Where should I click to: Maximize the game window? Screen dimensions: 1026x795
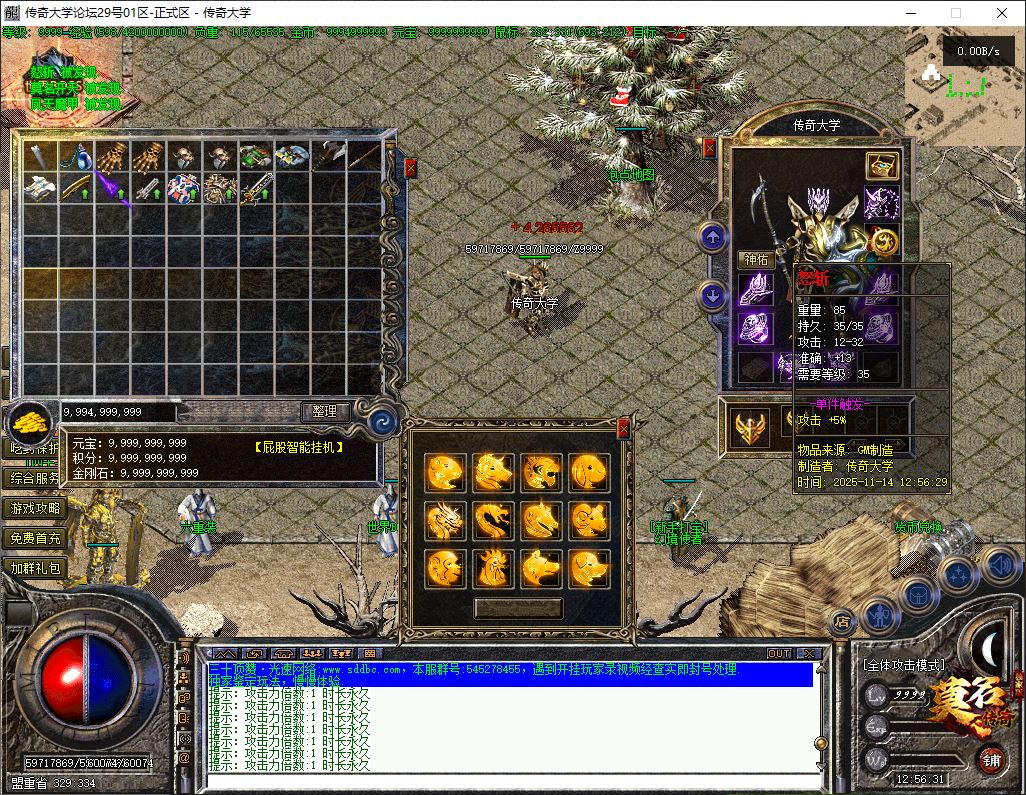[x=955, y=13]
